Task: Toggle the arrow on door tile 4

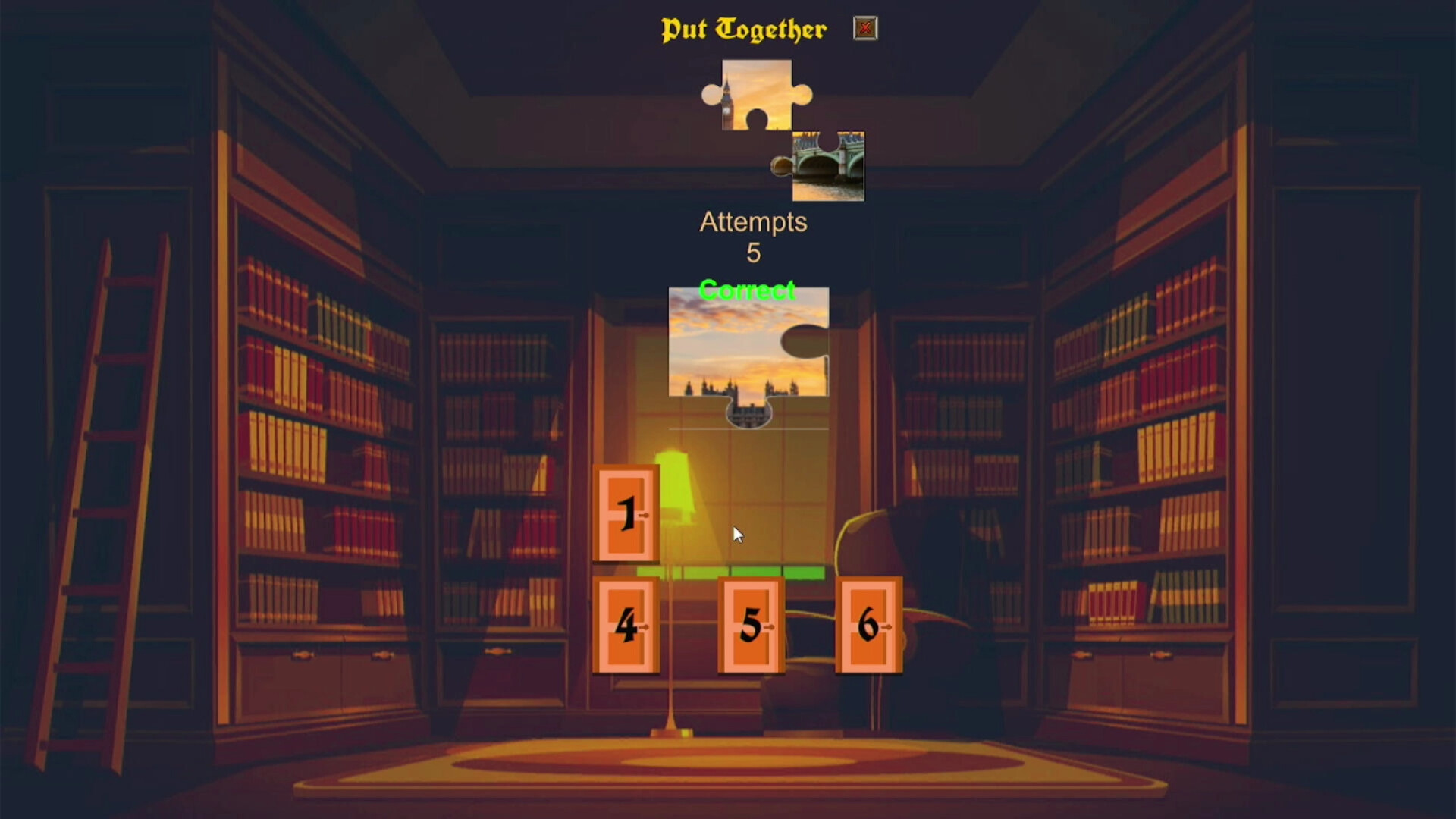Action: pos(647,626)
